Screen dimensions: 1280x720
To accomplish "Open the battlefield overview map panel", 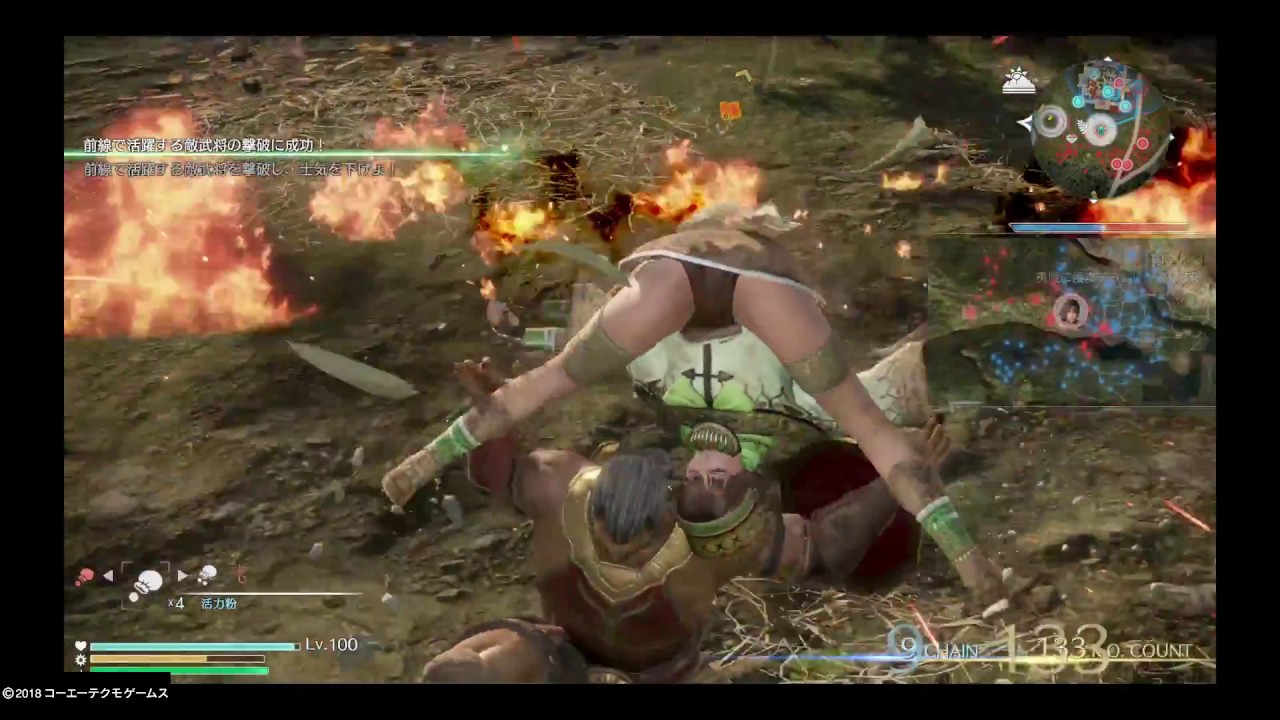I will click(1071, 322).
